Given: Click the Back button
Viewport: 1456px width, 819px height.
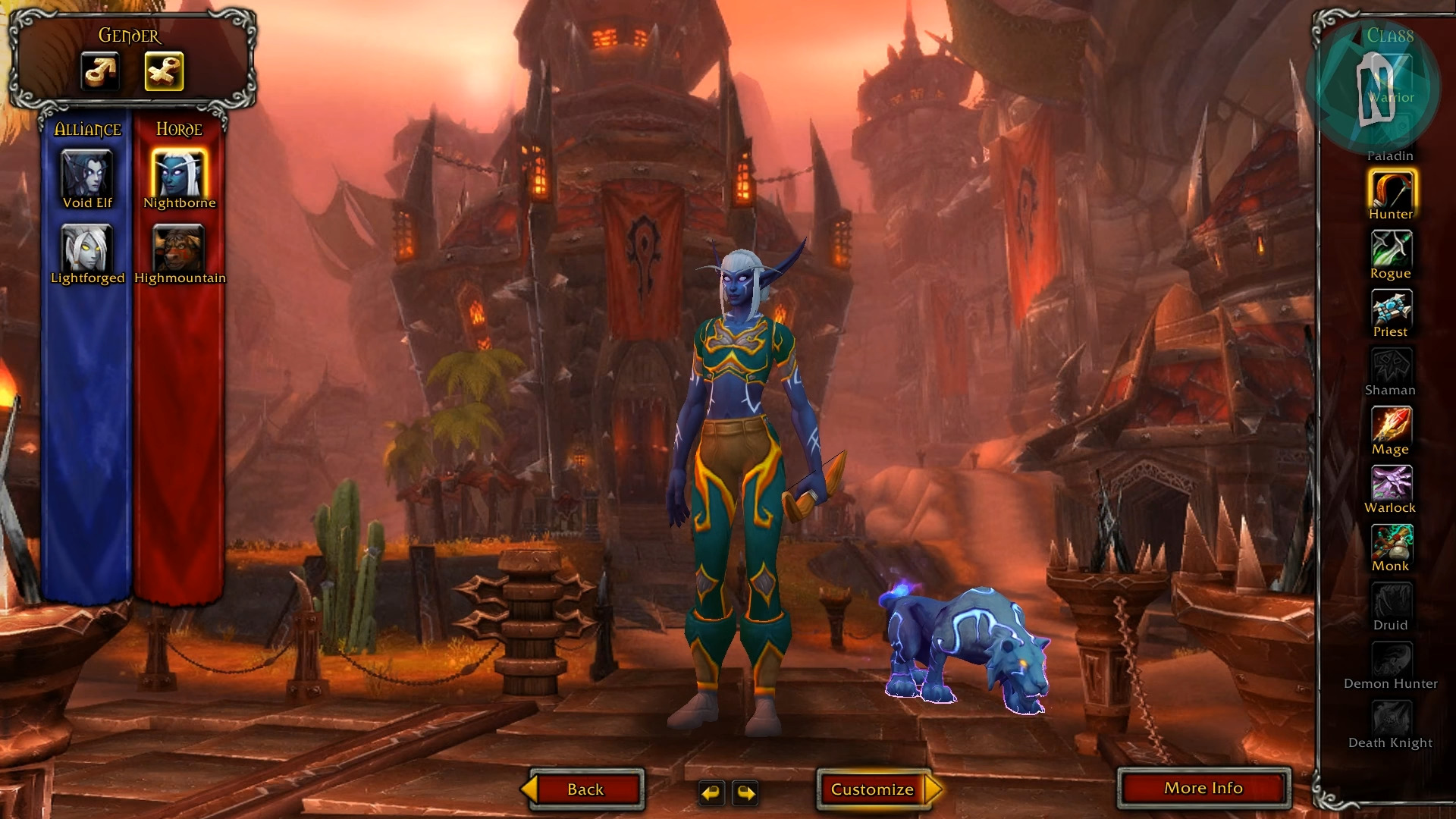Looking at the screenshot, I should pyautogui.click(x=585, y=789).
